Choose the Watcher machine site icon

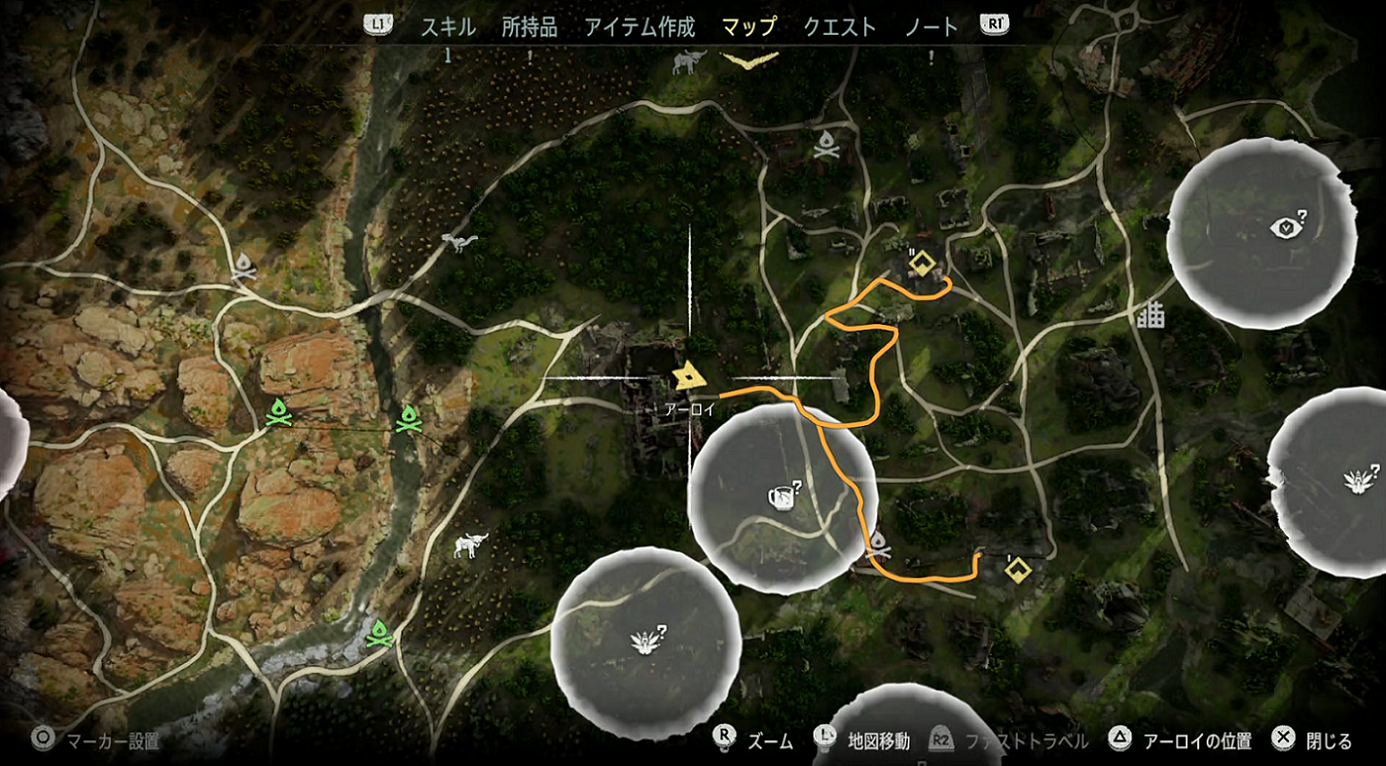(x=459, y=242)
